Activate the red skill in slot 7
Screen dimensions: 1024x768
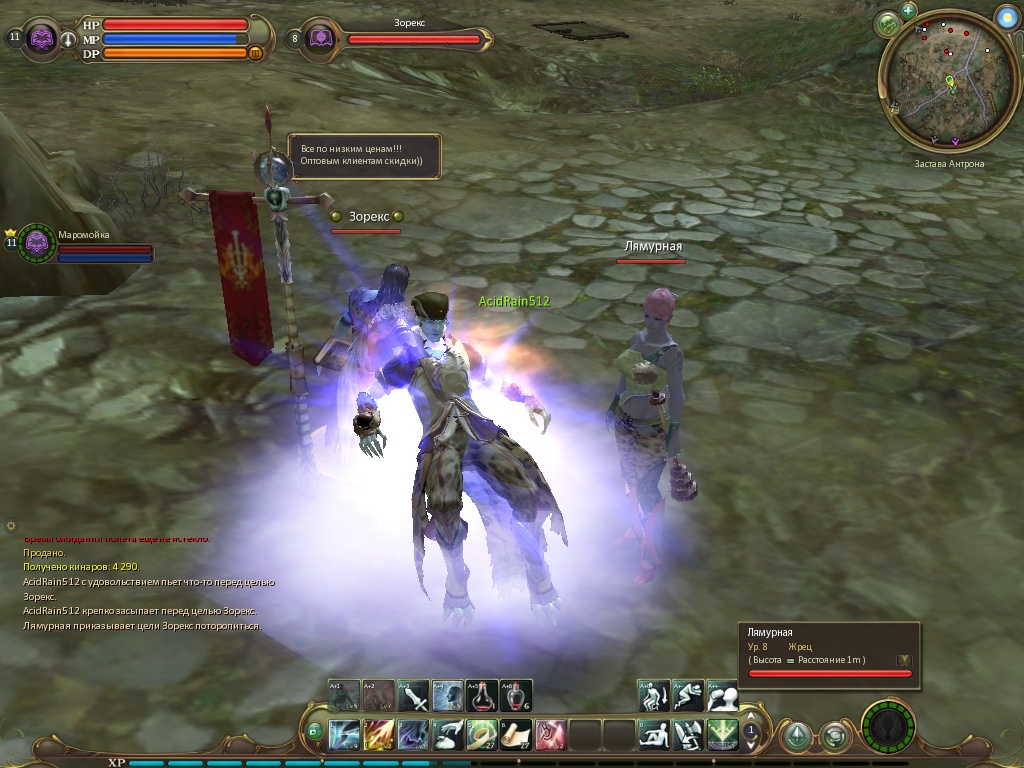coord(550,735)
